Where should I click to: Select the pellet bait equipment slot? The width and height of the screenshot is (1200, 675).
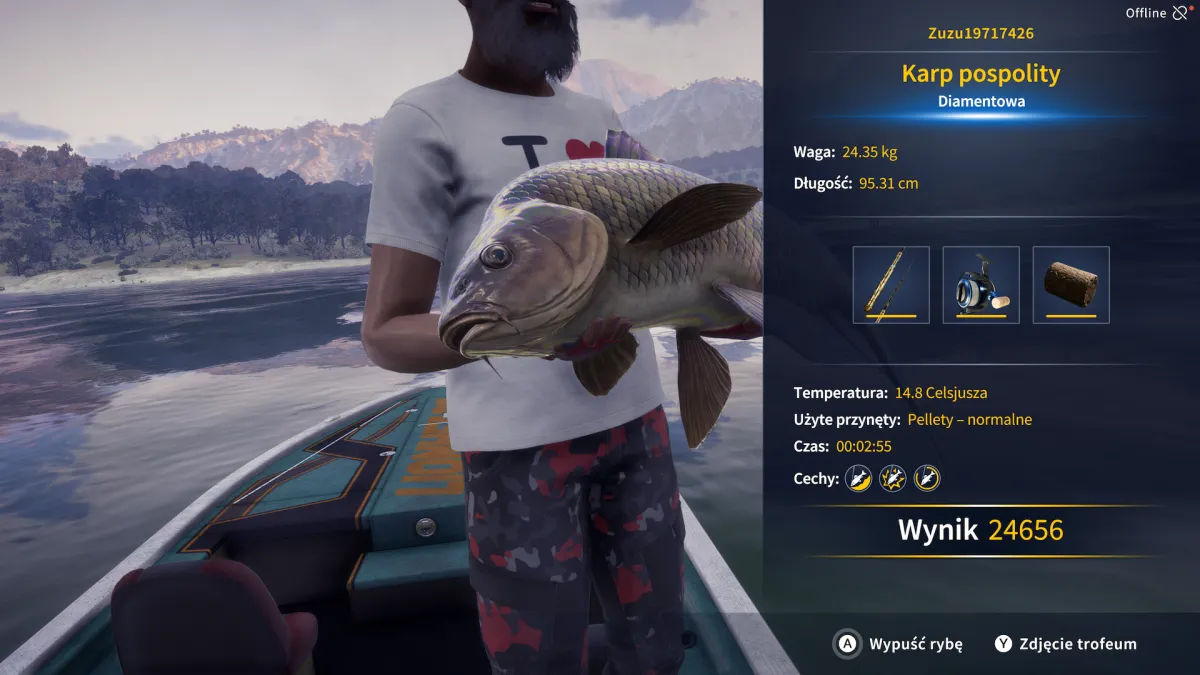point(1071,285)
